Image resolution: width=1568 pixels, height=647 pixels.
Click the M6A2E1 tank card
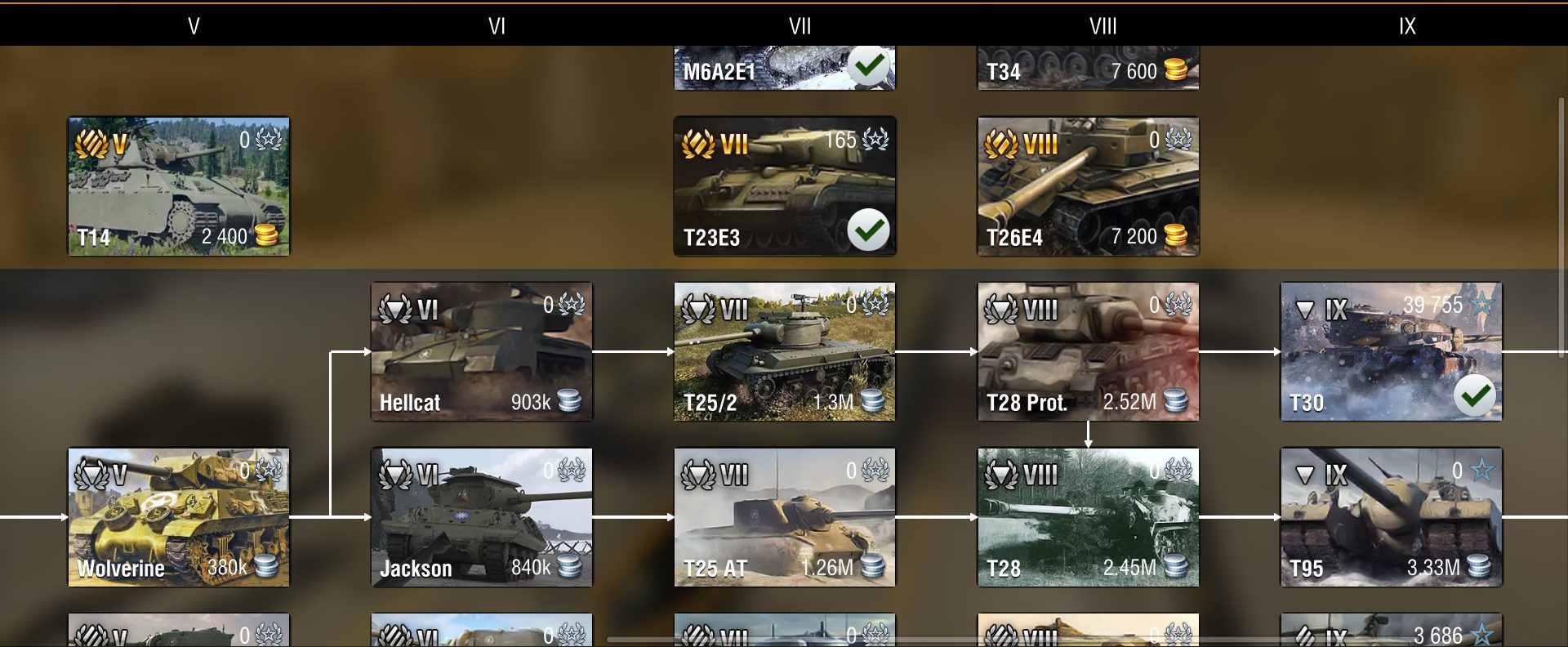(784, 68)
